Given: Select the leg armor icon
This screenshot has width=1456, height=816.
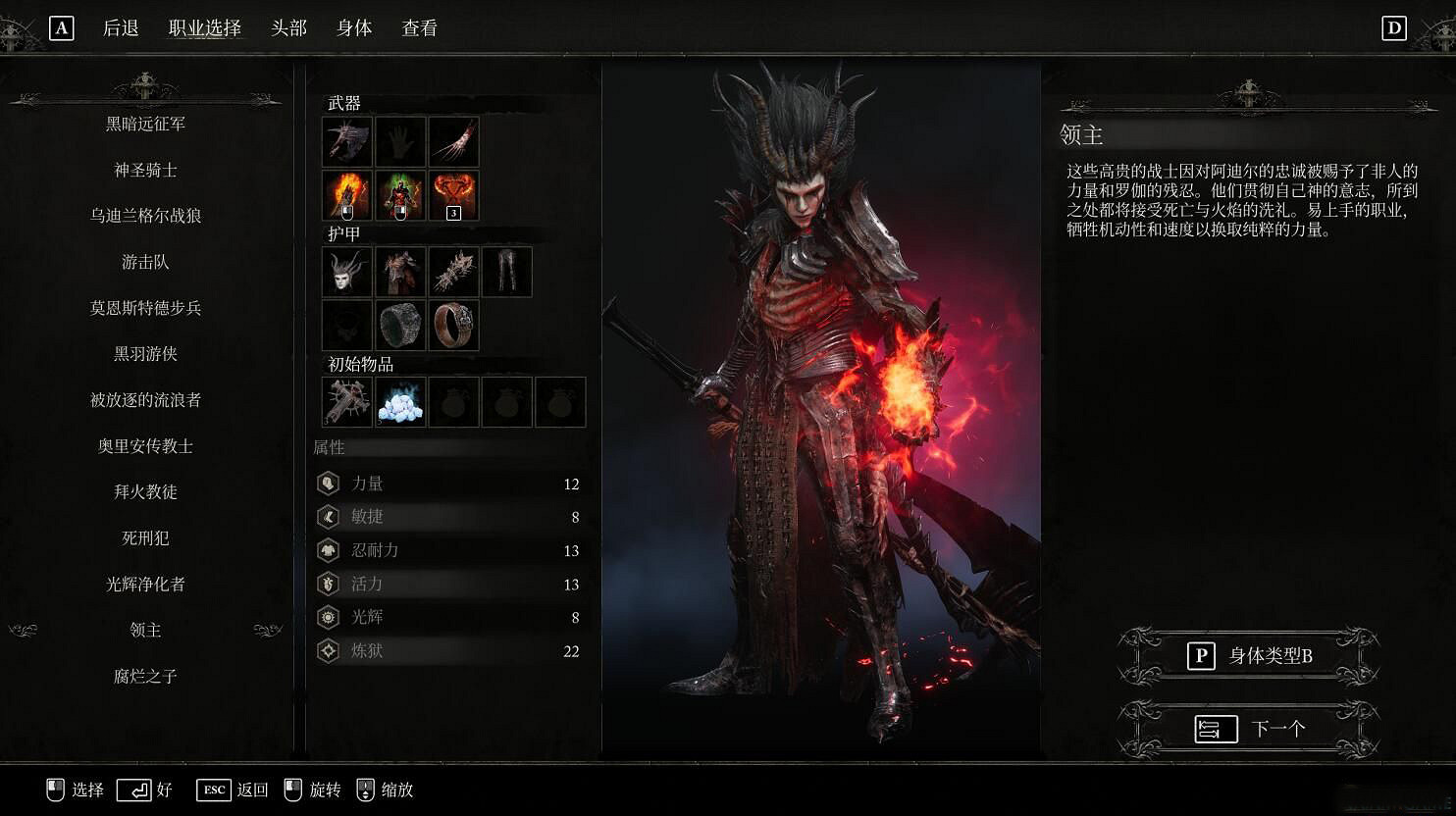Looking at the screenshot, I should 506,272.
